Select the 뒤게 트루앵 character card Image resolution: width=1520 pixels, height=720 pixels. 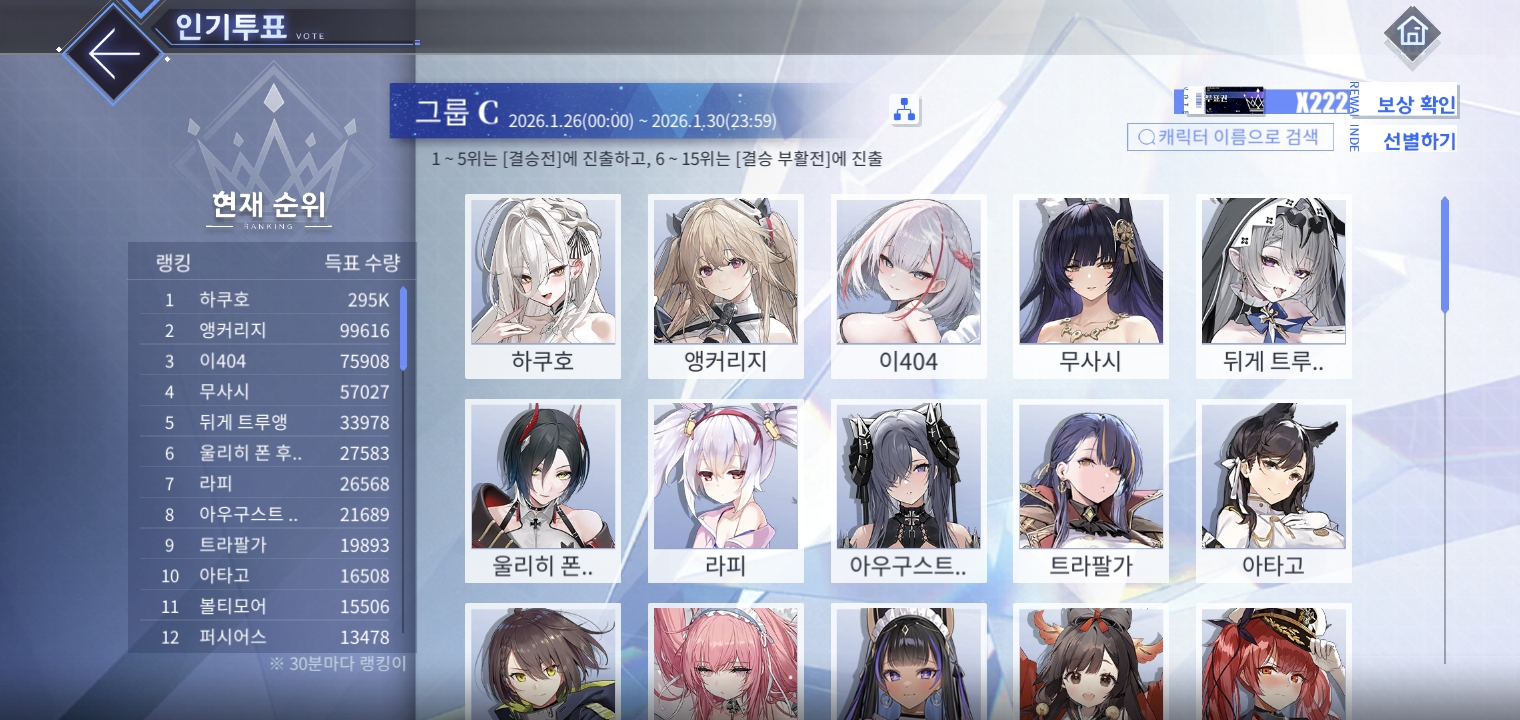coord(1274,286)
